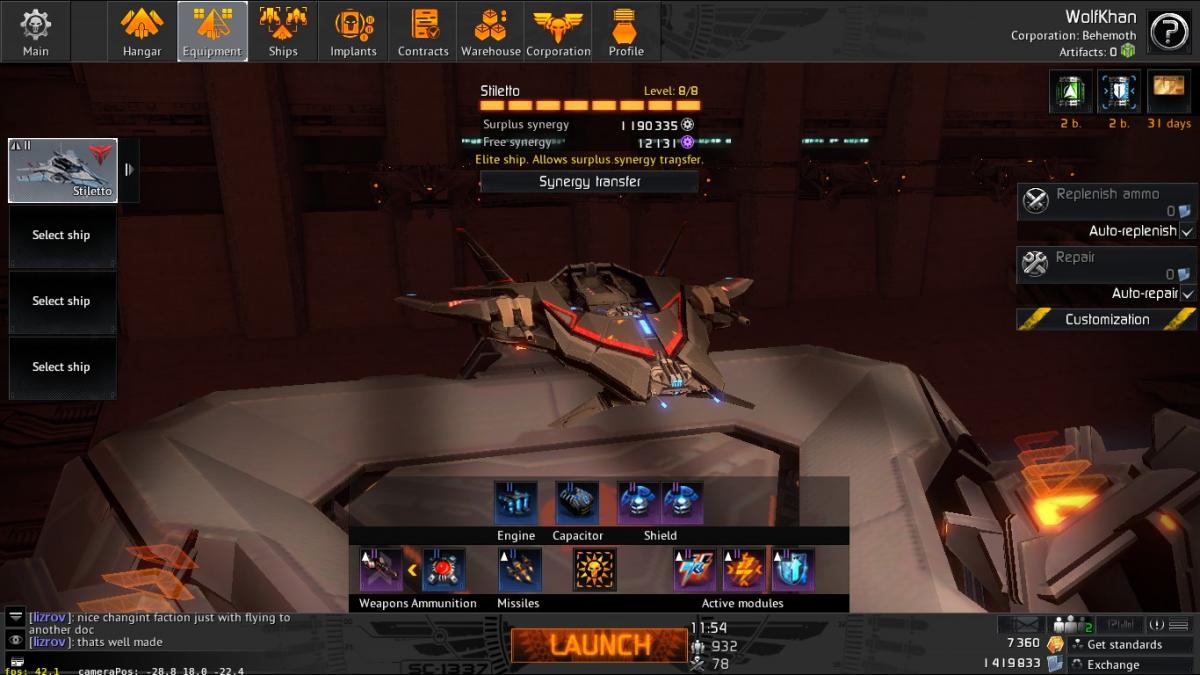Viewport: 1200px width, 675px height.
Task: Replenish the ship's ammo
Action: coord(1106,201)
